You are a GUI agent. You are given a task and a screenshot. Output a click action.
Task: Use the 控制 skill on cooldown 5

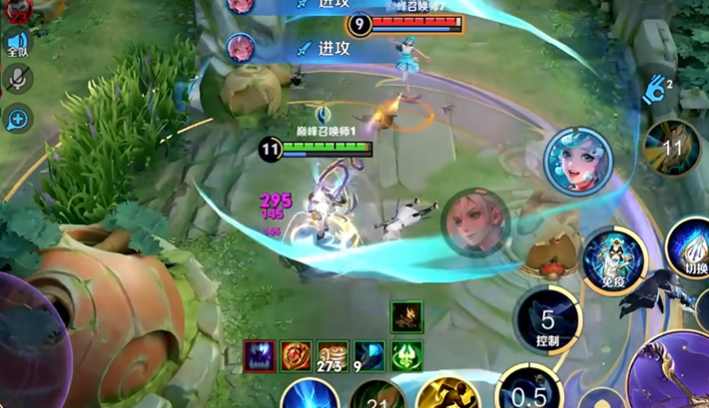(x=547, y=321)
